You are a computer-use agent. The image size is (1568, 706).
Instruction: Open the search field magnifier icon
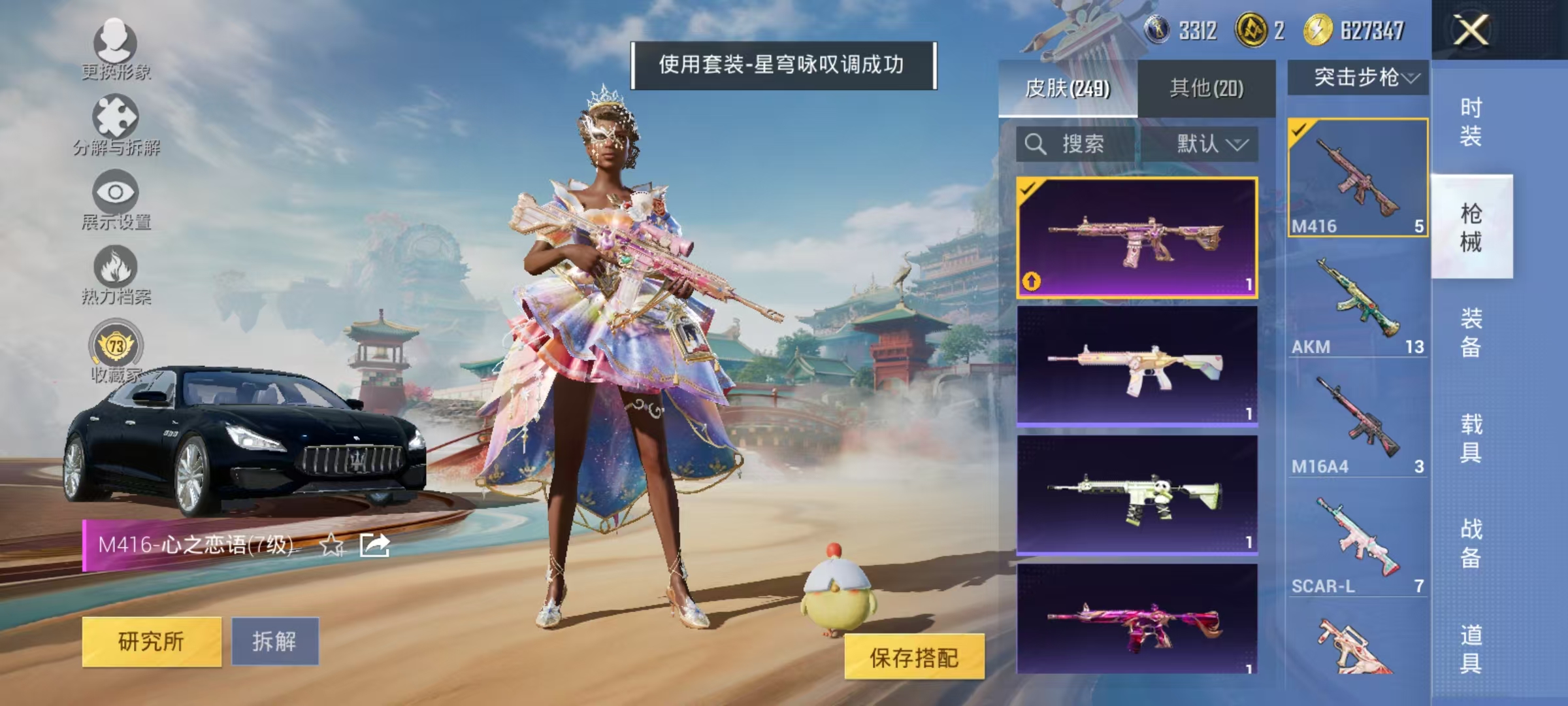[1034, 145]
